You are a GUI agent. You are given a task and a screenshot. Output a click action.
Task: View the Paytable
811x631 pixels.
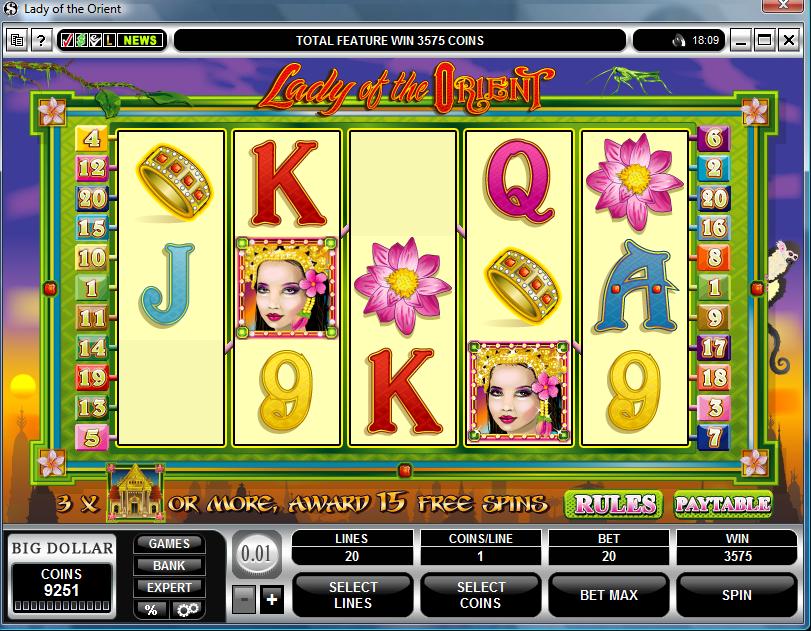pos(722,503)
